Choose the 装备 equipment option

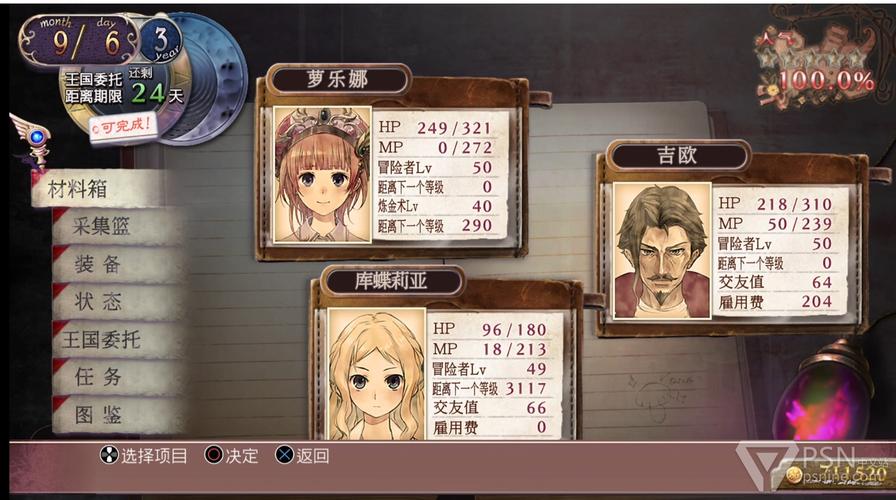point(98,264)
